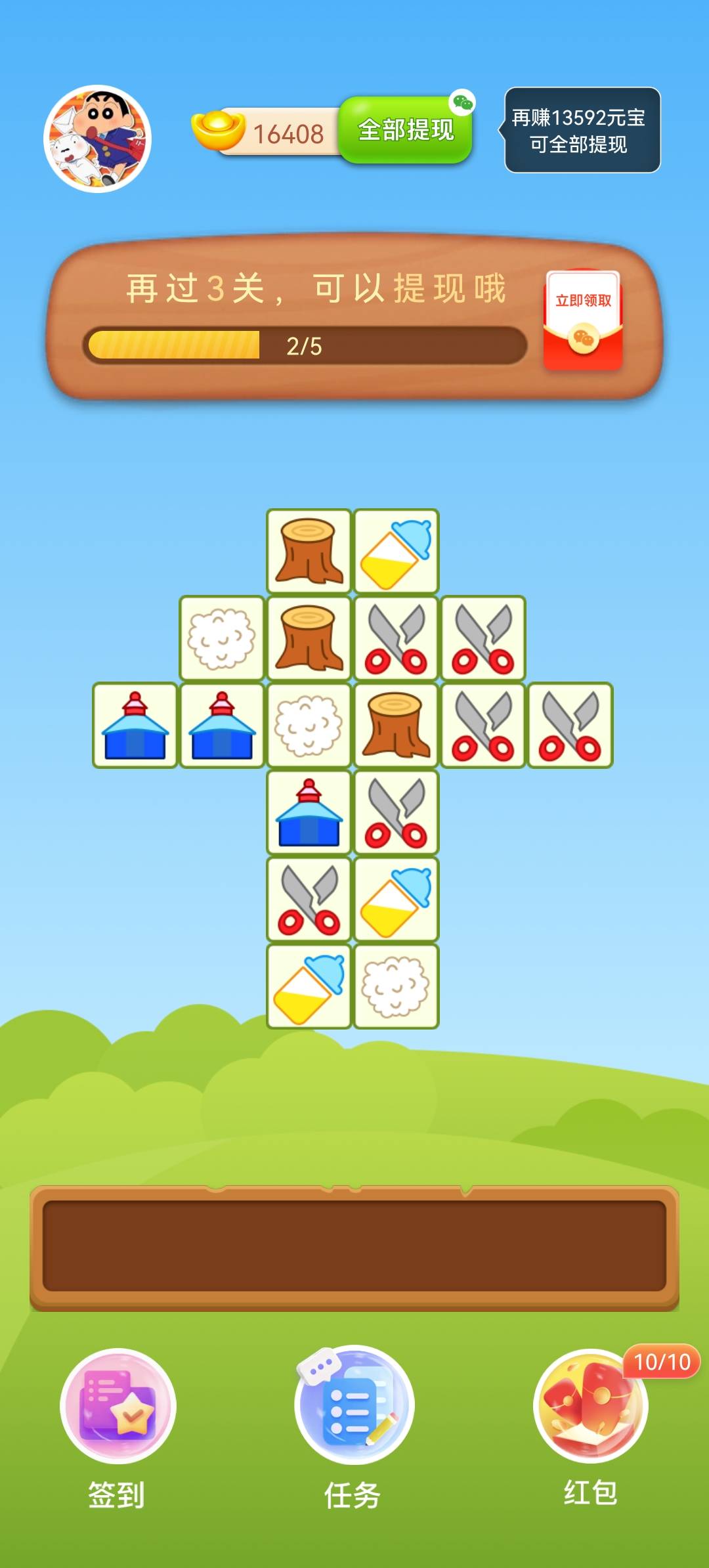Tap the 再赚13592元宝 hint bubble
This screenshot has width=709, height=1568.
coord(582,130)
